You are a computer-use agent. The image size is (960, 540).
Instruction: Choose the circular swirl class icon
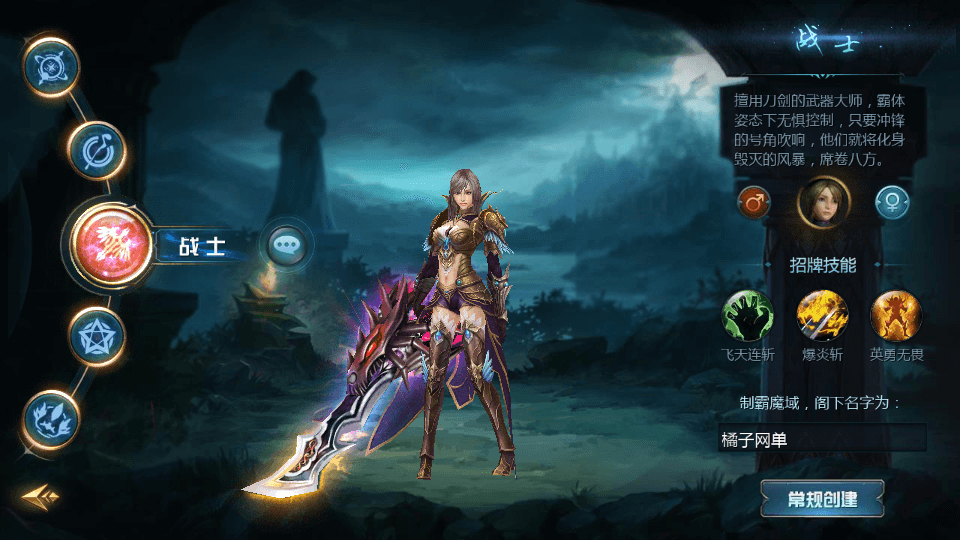96,150
